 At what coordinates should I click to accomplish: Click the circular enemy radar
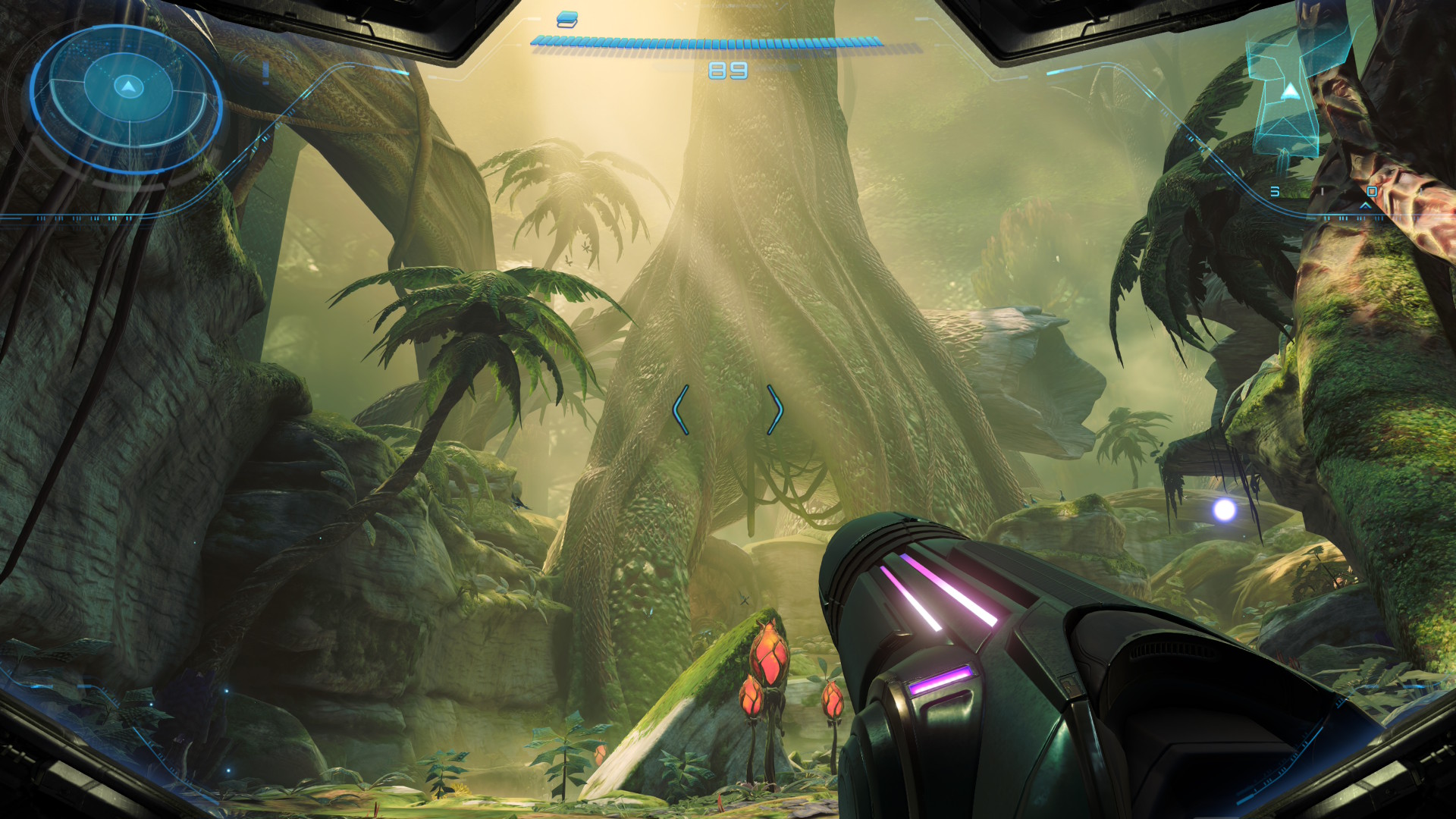click(x=127, y=94)
